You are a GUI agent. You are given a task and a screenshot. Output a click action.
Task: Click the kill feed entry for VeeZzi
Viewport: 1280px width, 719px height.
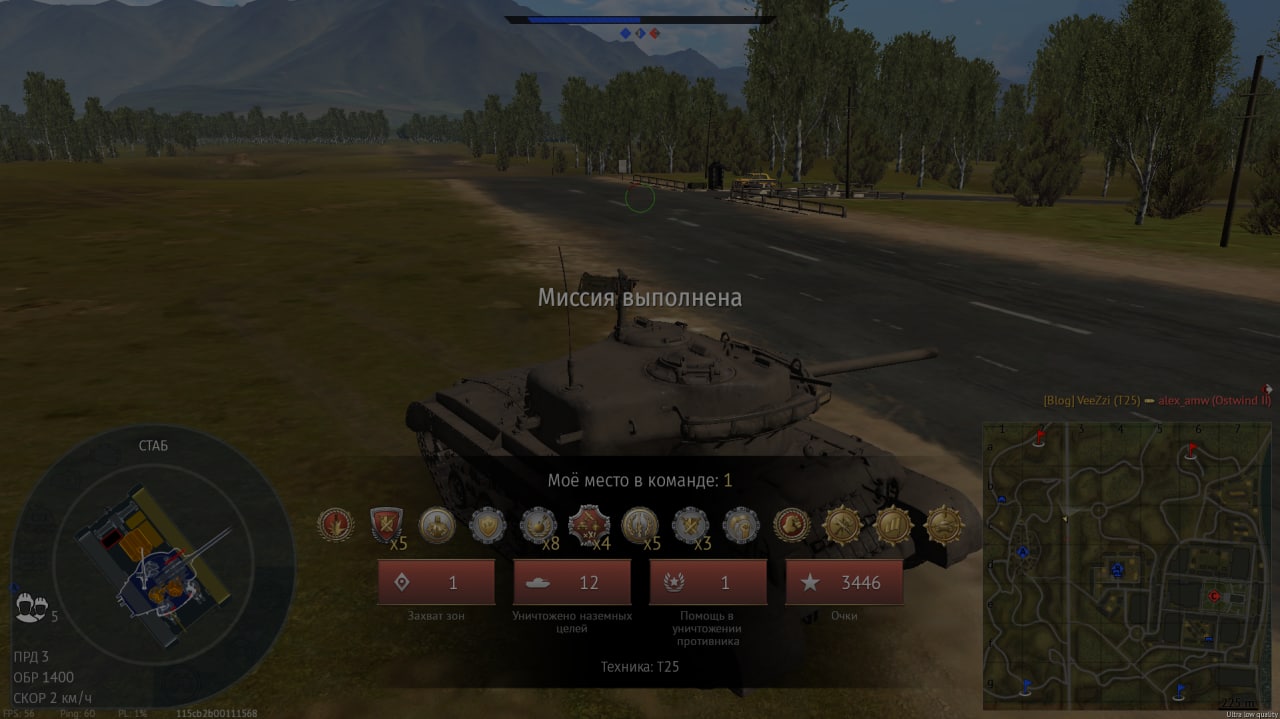[1156, 400]
